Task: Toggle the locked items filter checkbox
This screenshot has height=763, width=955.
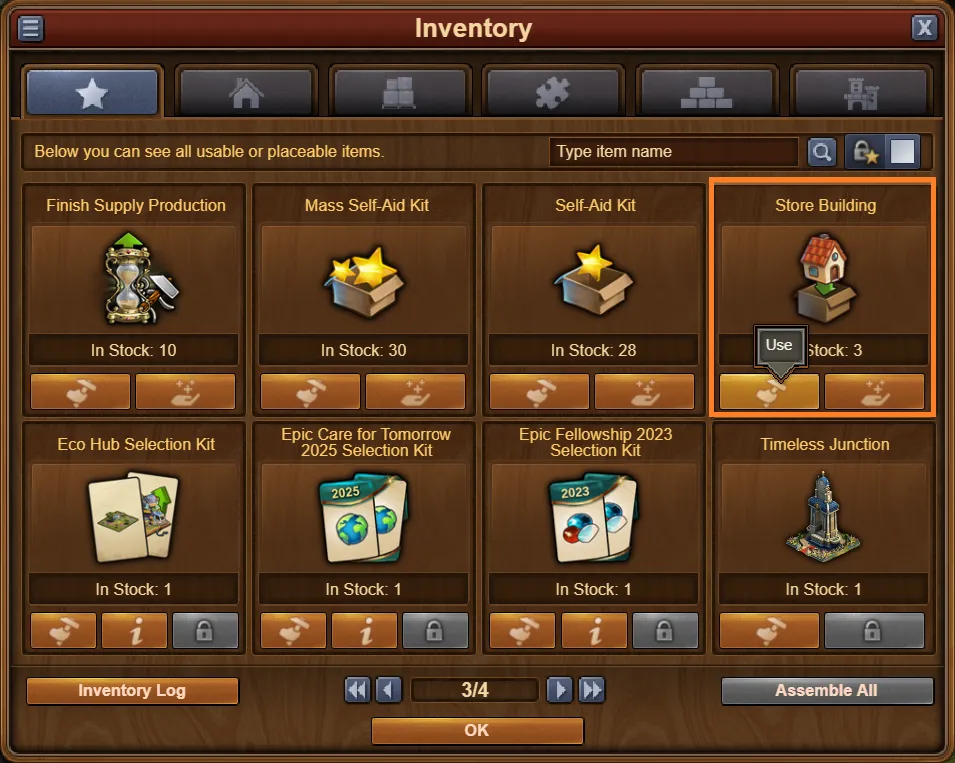Action: [903, 152]
